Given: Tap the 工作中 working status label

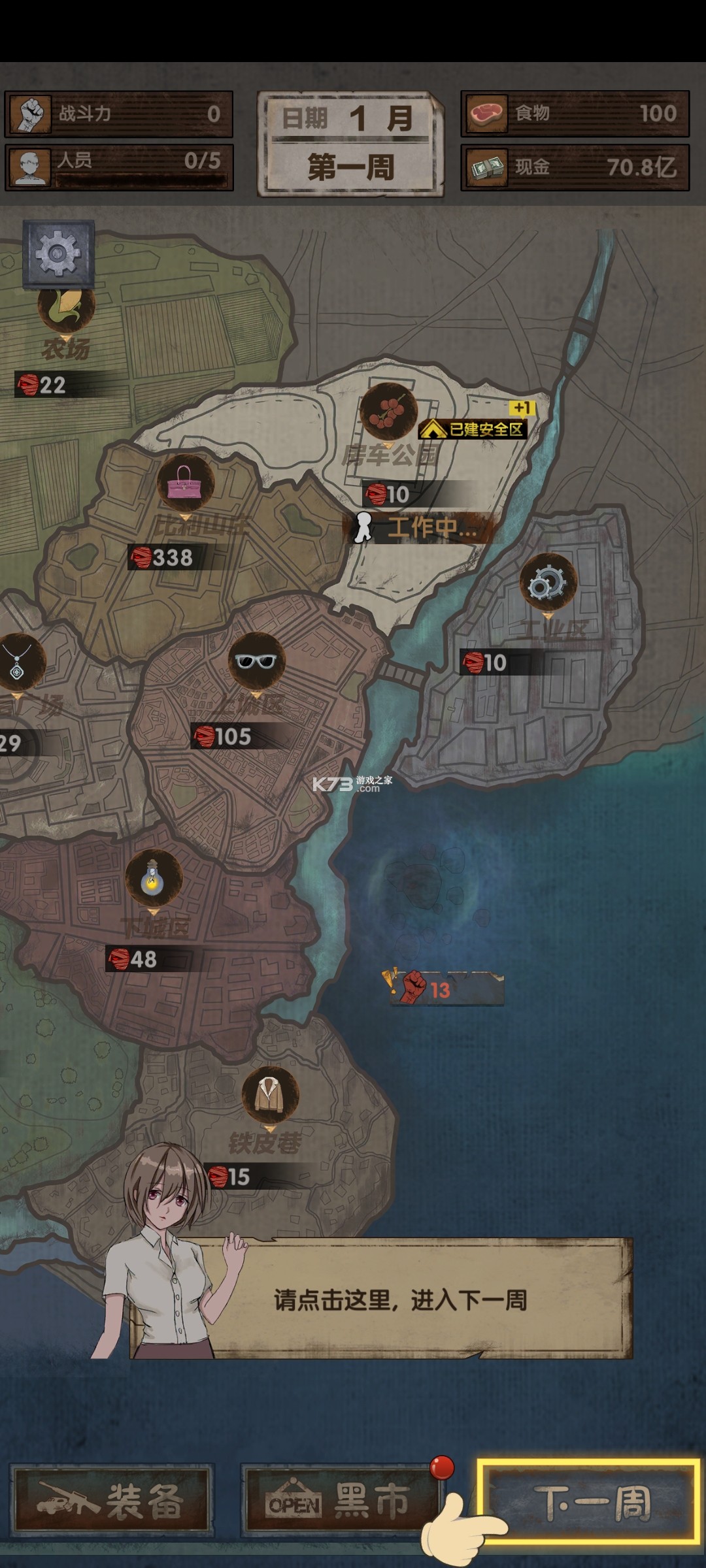Looking at the screenshot, I should 418,528.
